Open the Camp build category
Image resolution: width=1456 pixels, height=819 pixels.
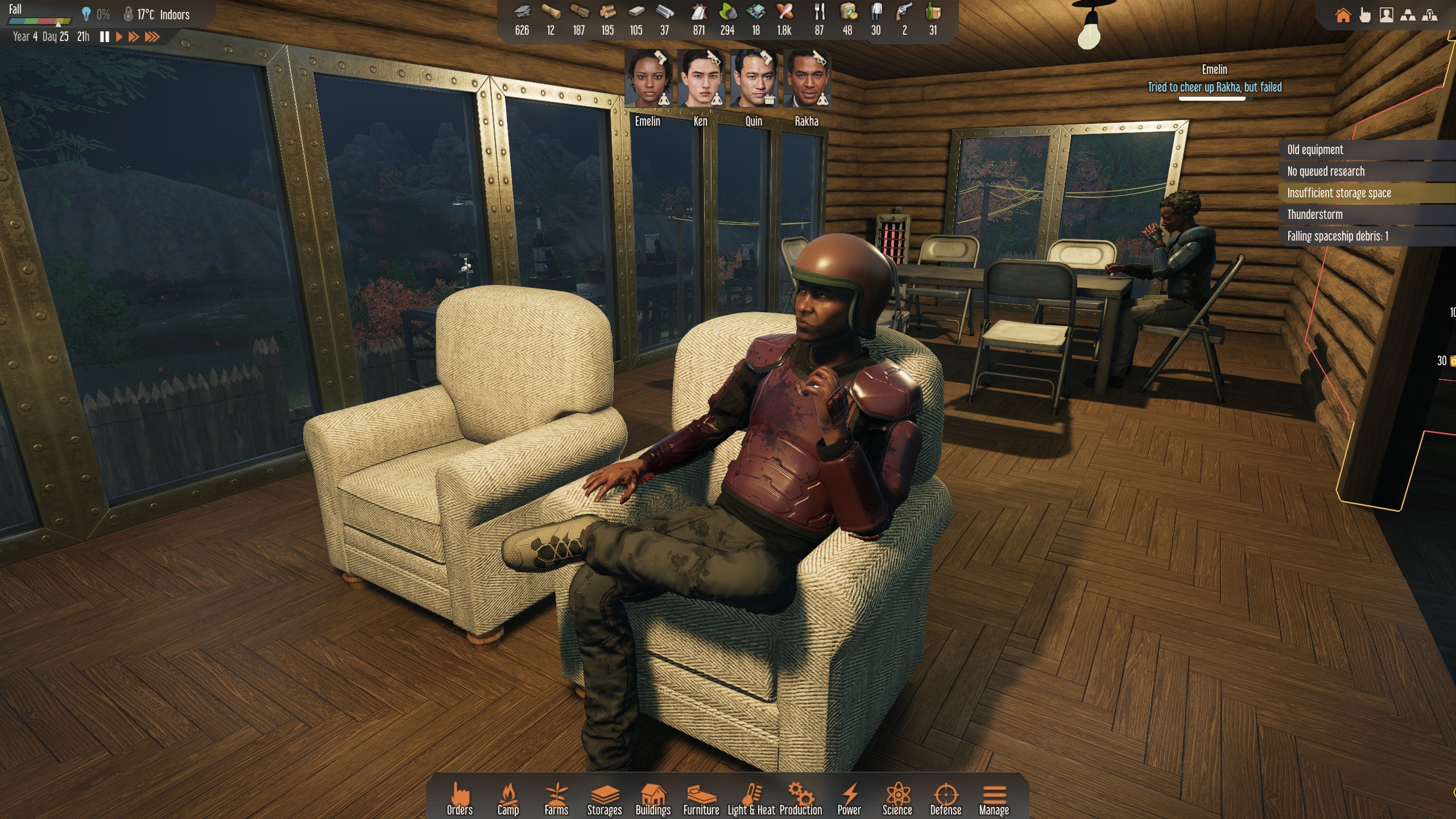pyautogui.click(x=508, y=799)
